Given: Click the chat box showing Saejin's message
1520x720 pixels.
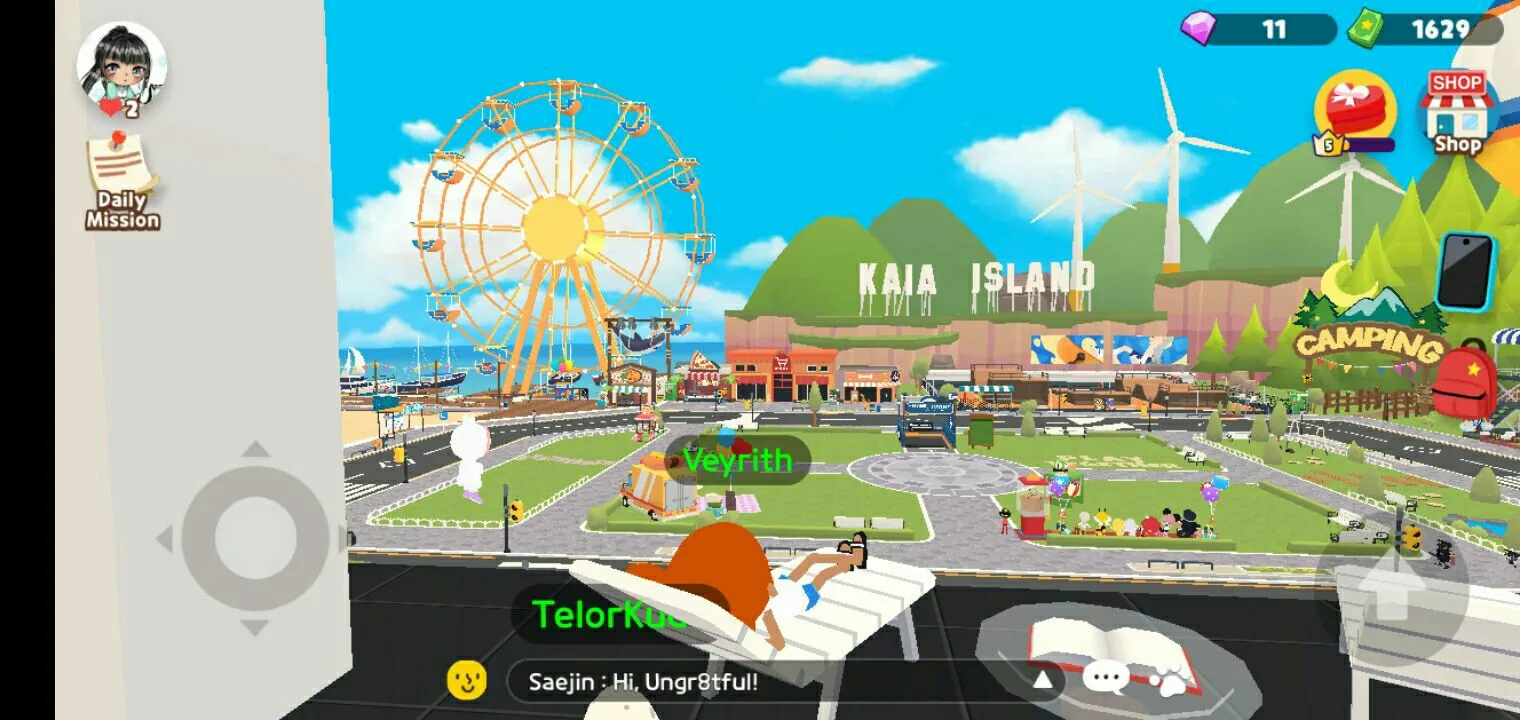Looking at the screenshot, I should tap(770, 682).
